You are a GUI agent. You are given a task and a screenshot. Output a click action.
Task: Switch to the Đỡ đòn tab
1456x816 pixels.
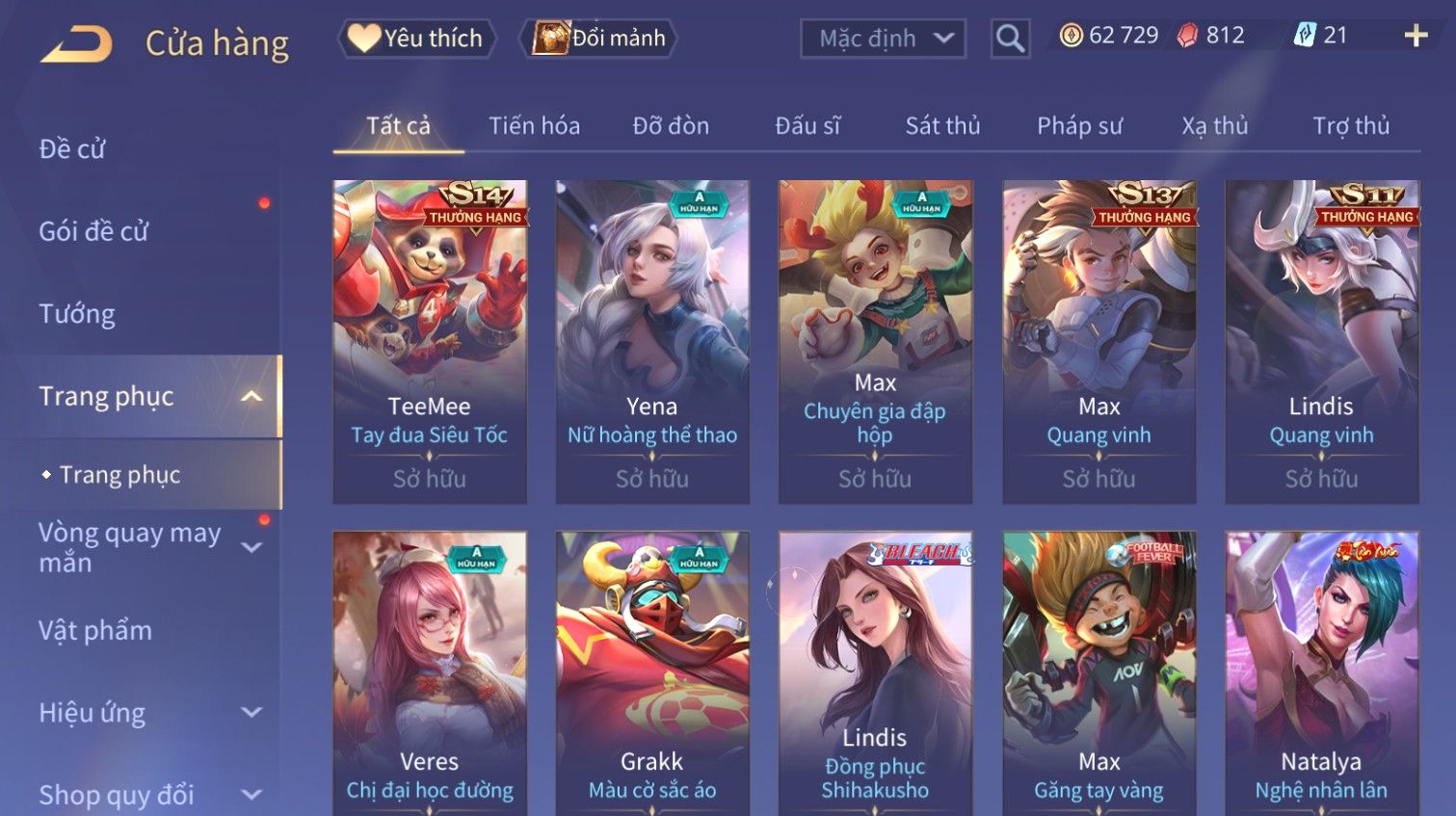click(x=671, y=126)
